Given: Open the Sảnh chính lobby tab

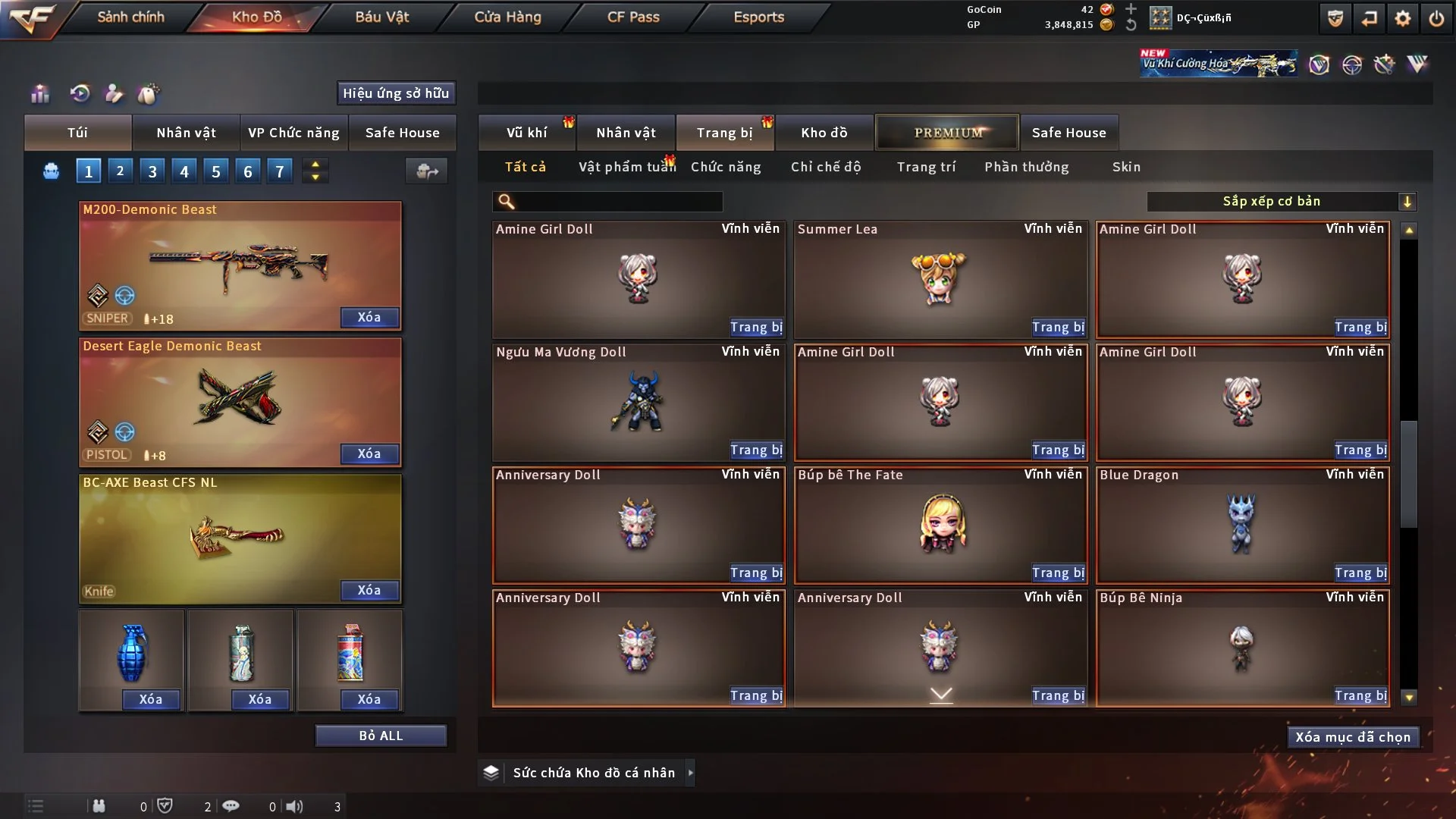Looking at the screenshot, I should [130, 17].
